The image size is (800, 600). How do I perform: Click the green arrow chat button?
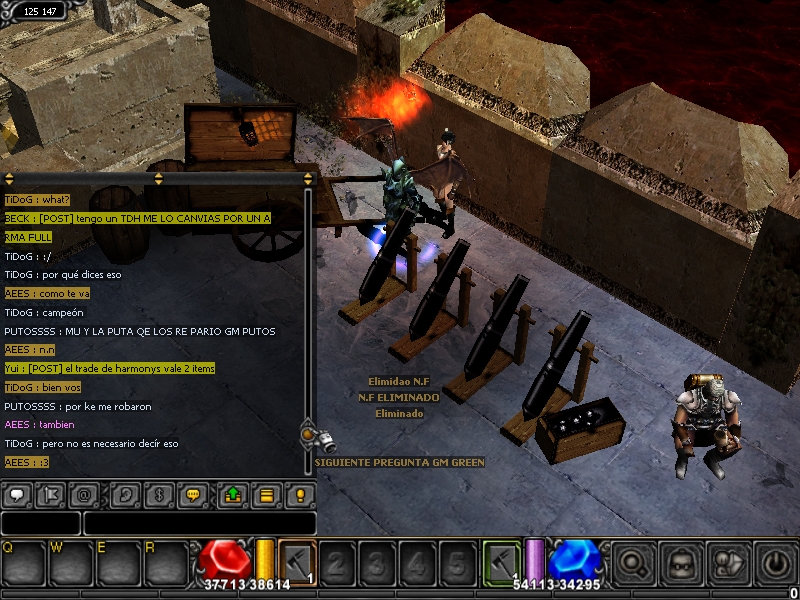tap(233, 494)
